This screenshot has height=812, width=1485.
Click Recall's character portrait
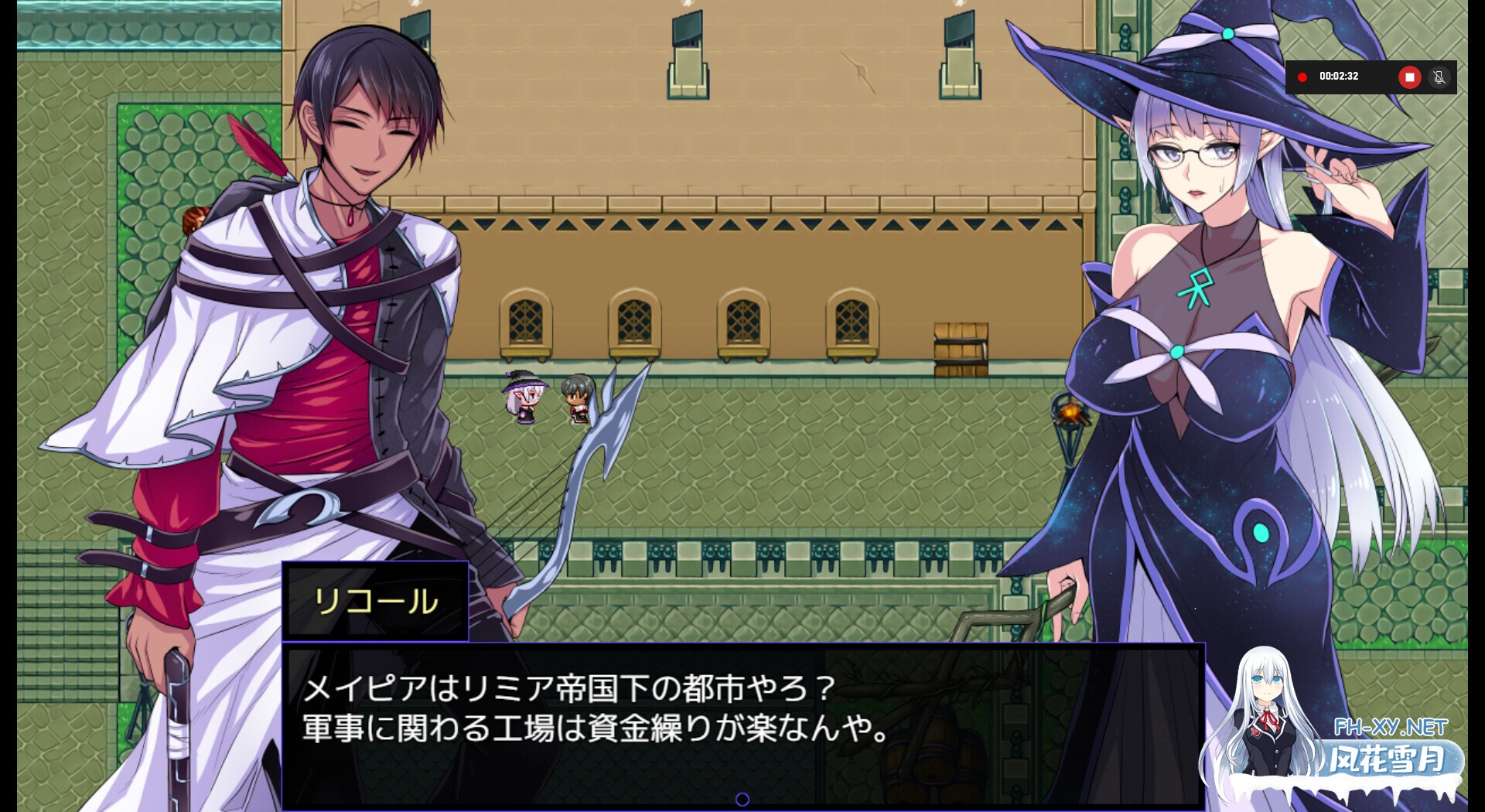pos(325,309)
